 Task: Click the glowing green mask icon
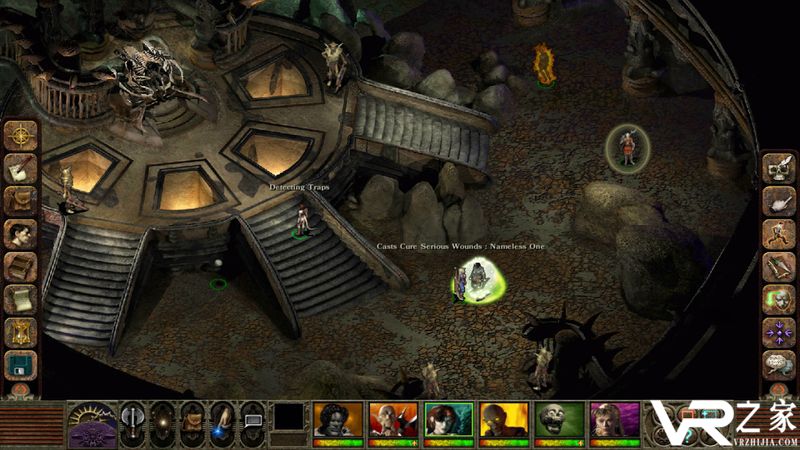pyautogui.click(x=779, y=299)
